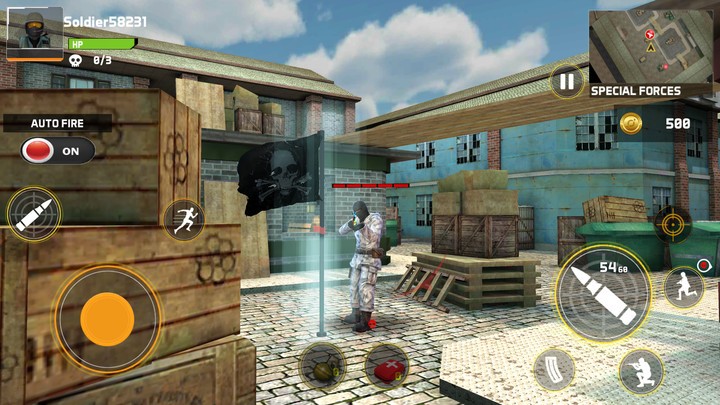The image size is (720, 405).
Task: Throw a grenade using the grenade button
Action: (322, 366)
